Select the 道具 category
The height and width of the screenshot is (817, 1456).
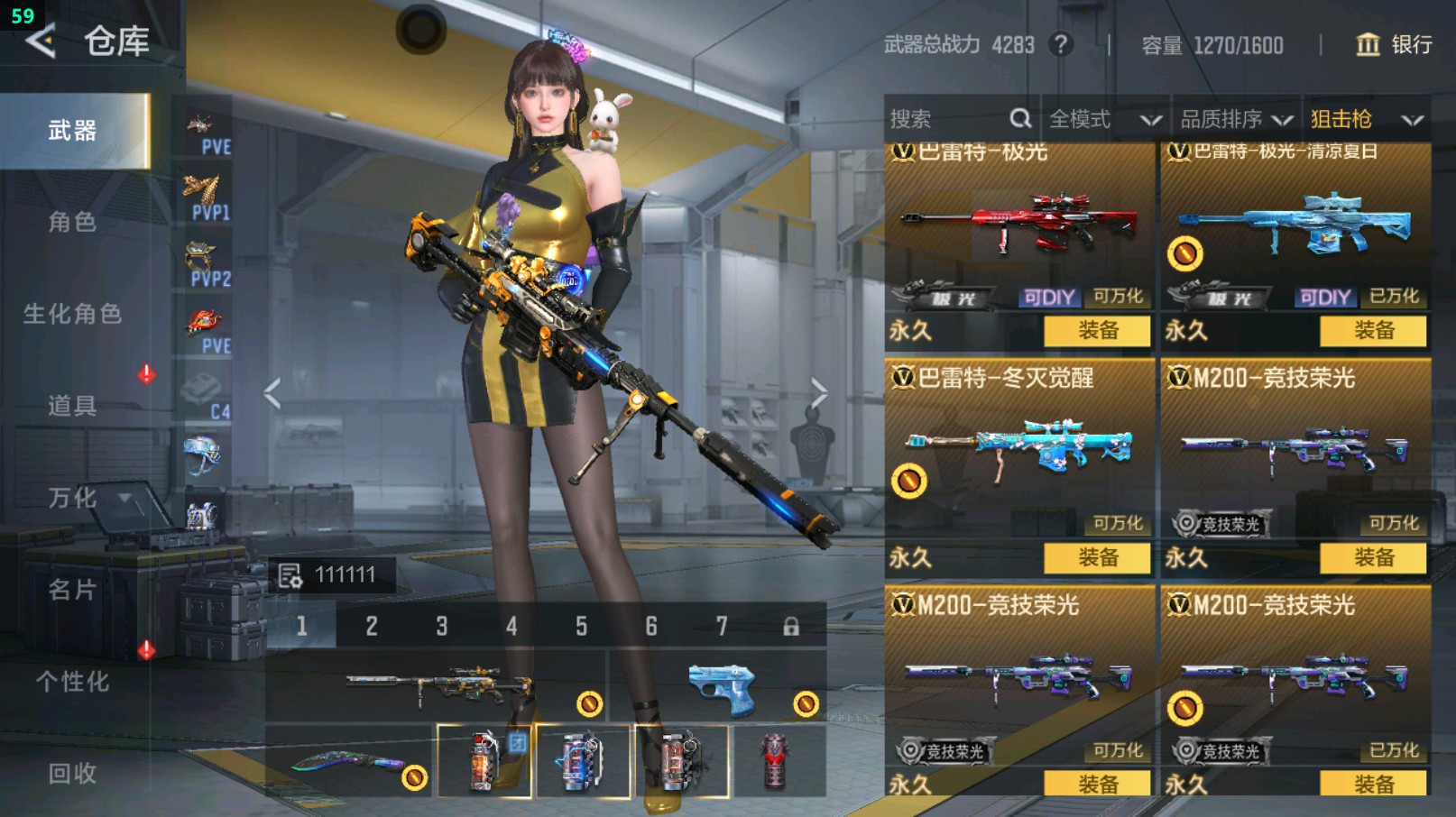(x=72, y=406)
